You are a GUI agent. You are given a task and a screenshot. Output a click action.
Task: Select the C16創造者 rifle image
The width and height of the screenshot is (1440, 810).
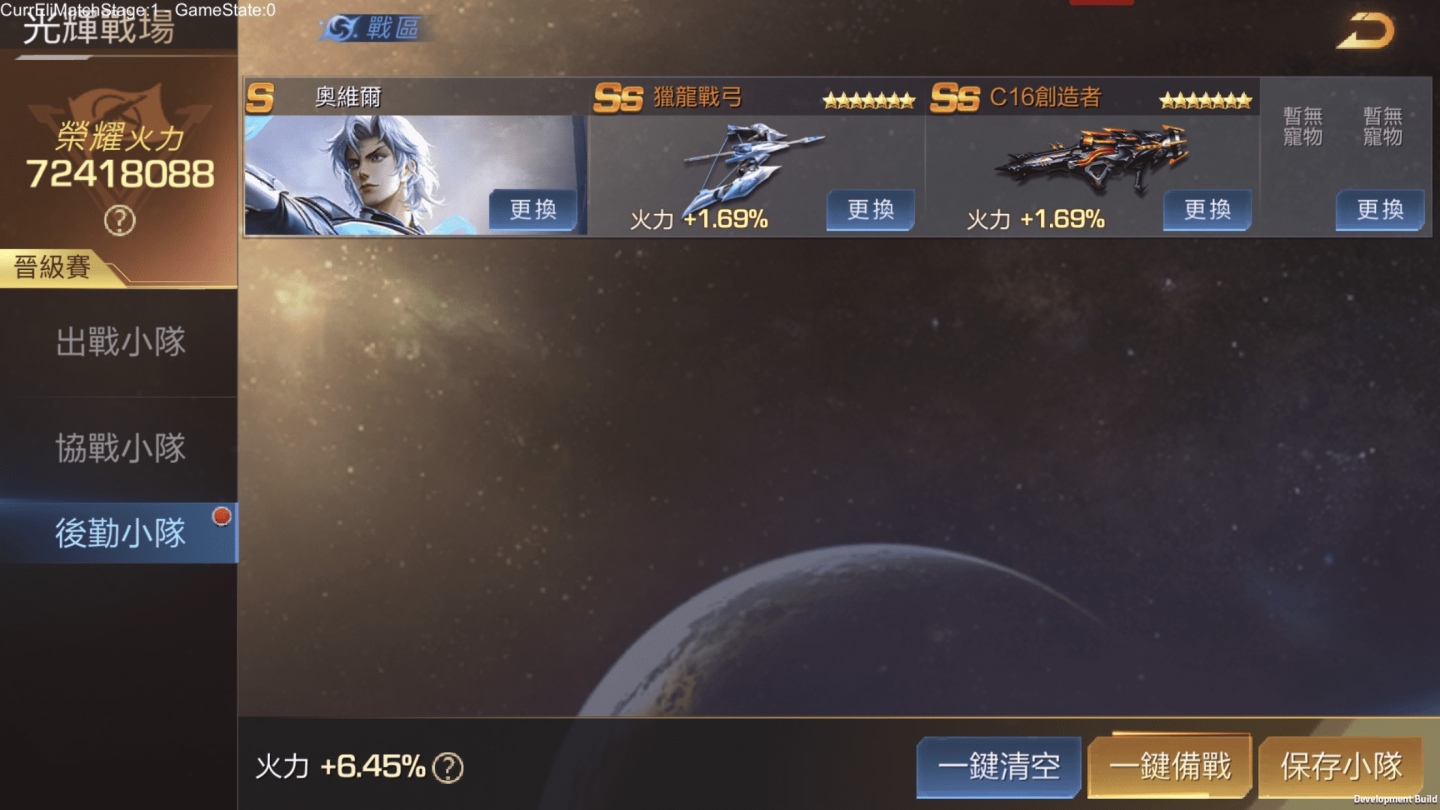click(x=1092, y=158)
